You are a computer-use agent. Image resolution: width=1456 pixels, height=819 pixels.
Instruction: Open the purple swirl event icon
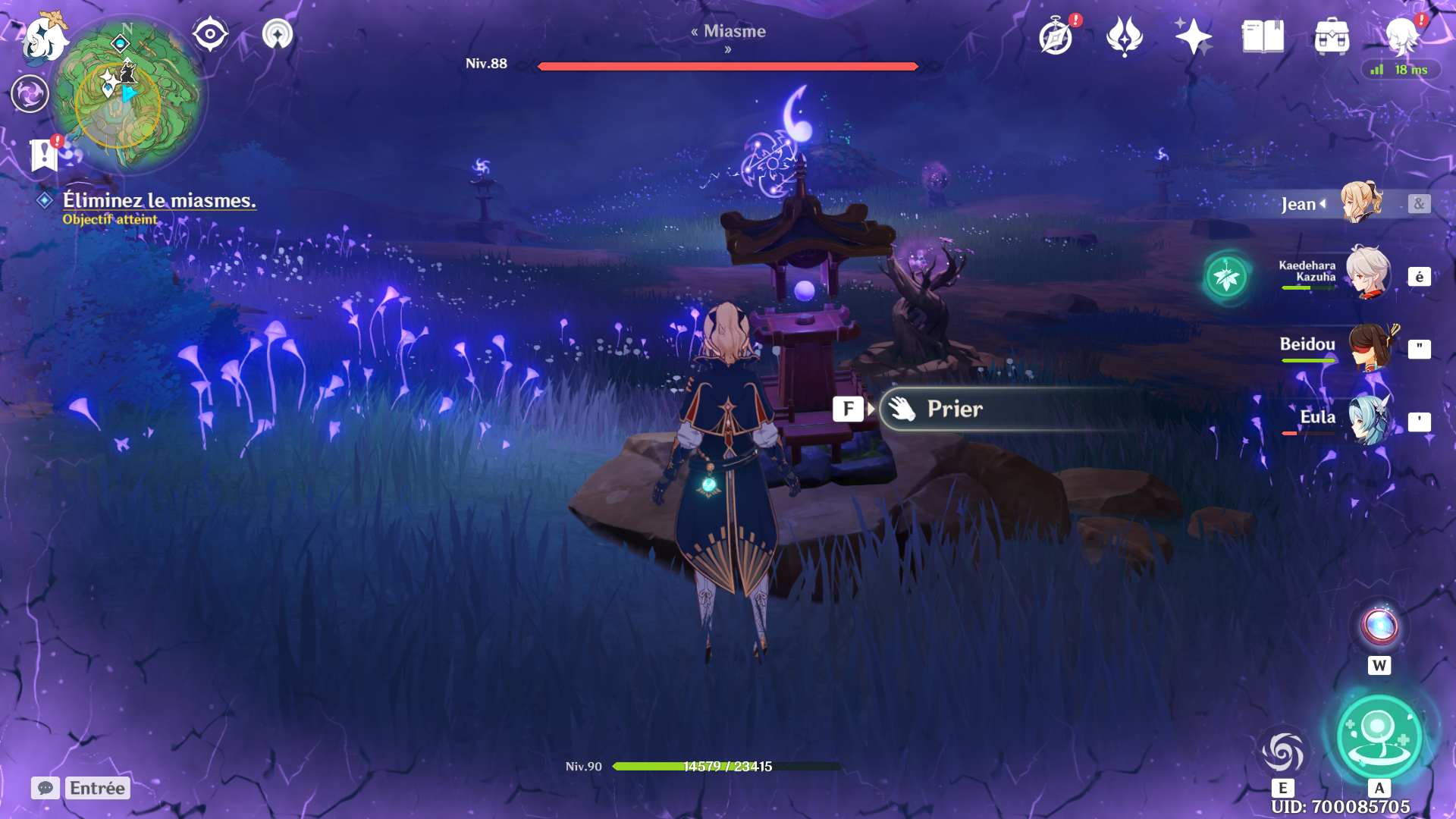click(30, 94)
